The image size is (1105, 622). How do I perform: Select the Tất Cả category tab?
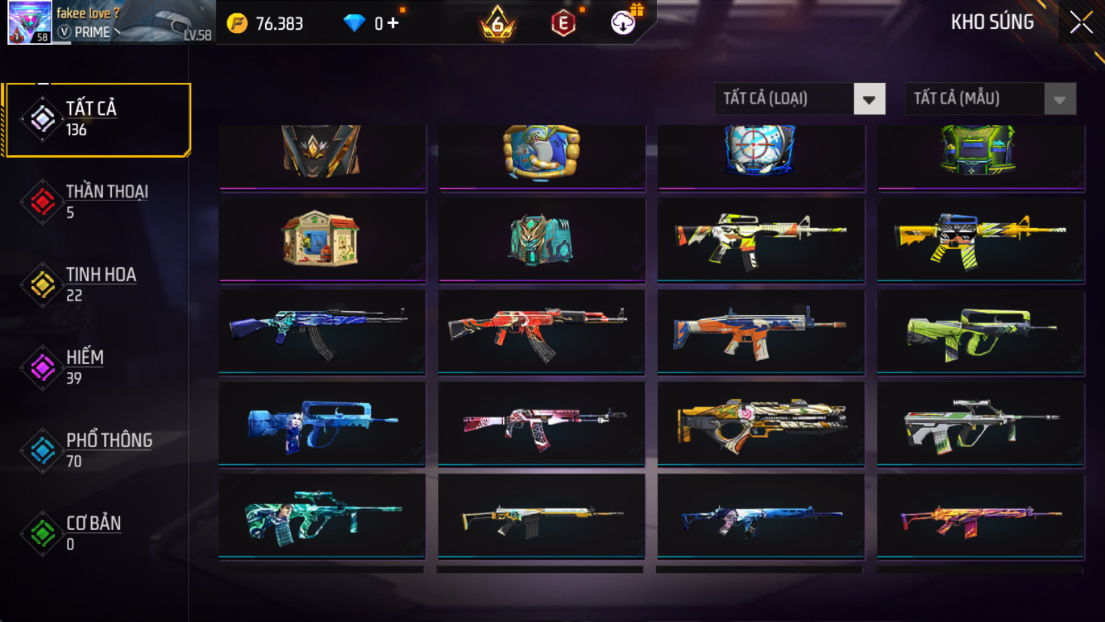[97, 120]
